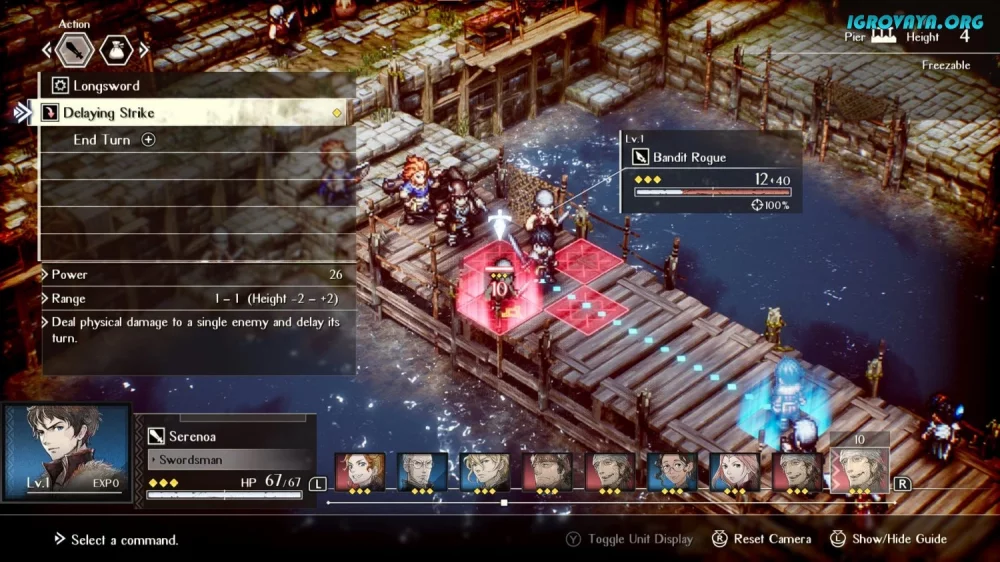Pick the blonde character portrait in turn order
Viewport: 1000px width, 562px height.
pos(484,471)
